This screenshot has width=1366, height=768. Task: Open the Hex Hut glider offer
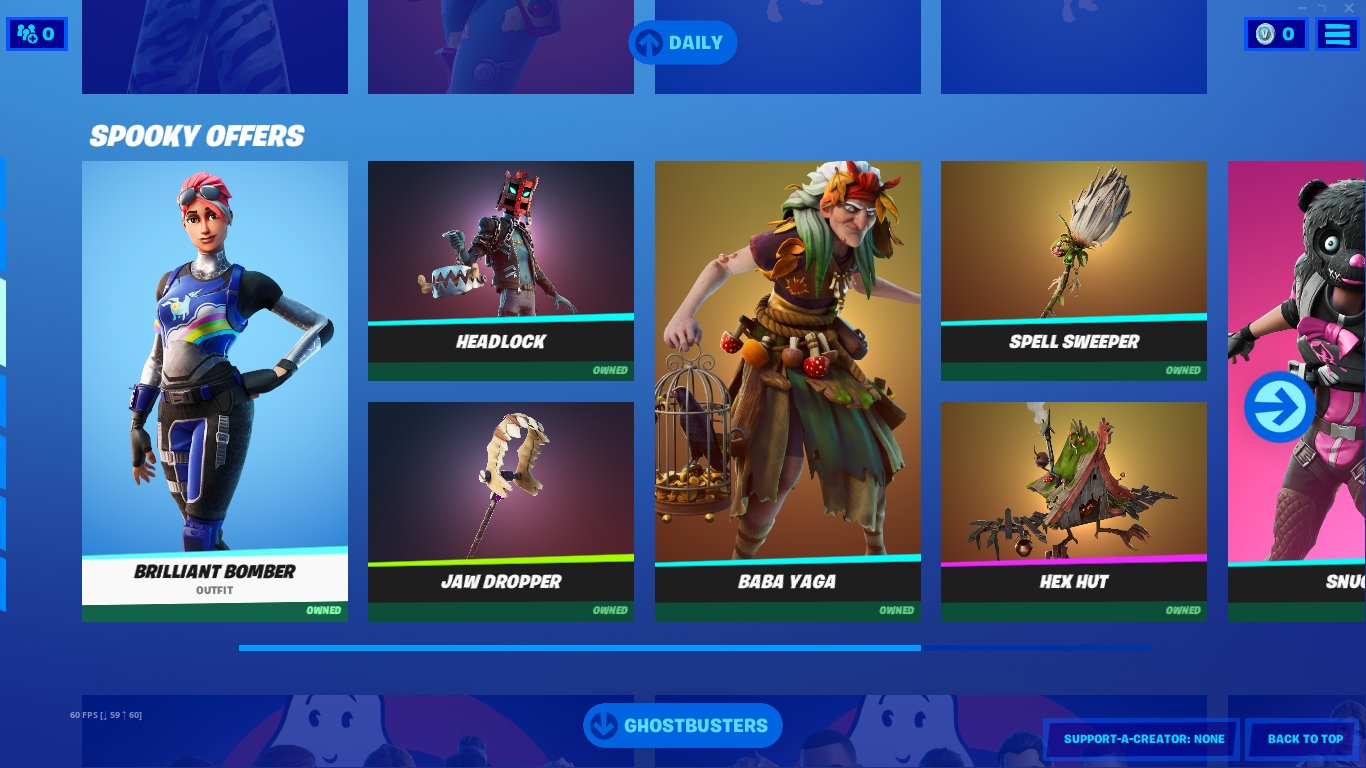coord(1074,510)
